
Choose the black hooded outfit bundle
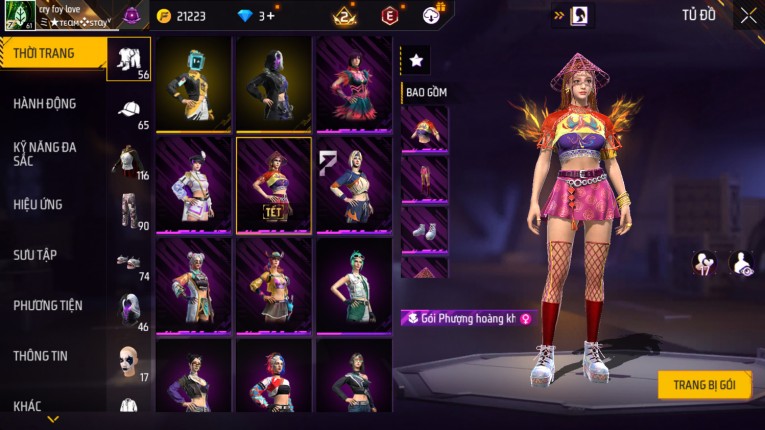(x=273, y=84)
